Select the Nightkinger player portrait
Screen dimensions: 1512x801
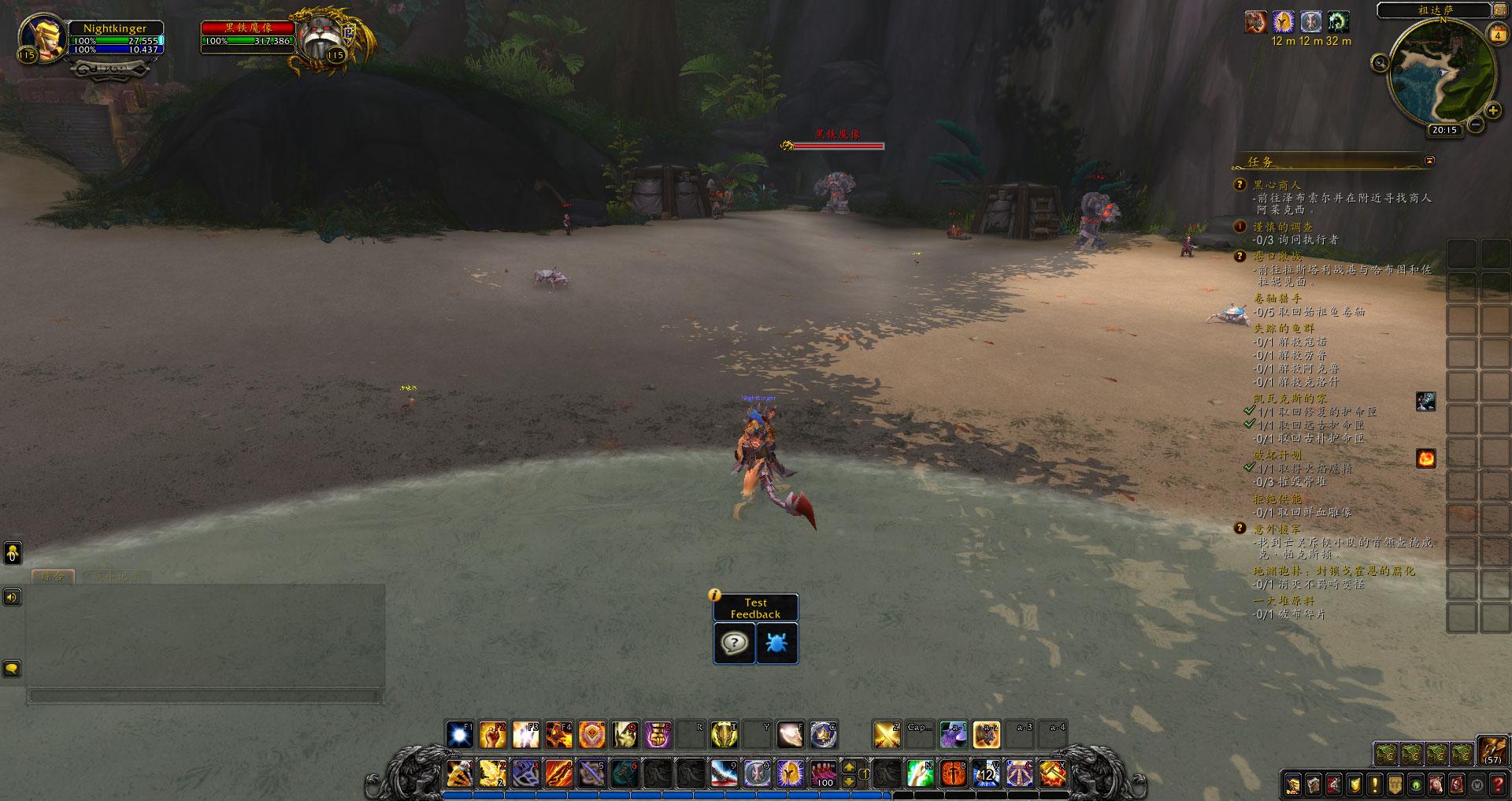click(x=41, y=37)
